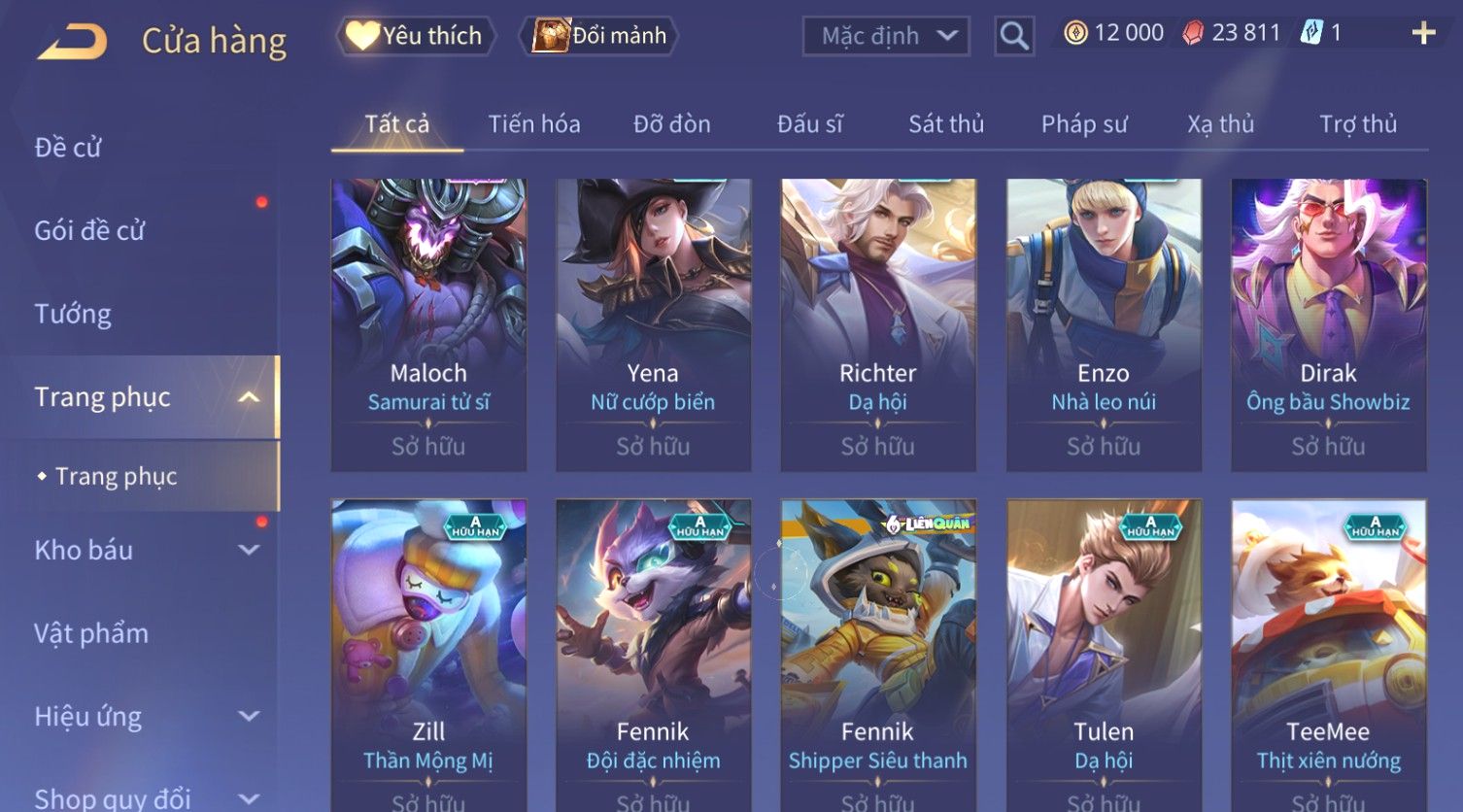This screenshot has height=812, width=1463.
Task: Go to the Vật phẩm items section
Action: 91,633
